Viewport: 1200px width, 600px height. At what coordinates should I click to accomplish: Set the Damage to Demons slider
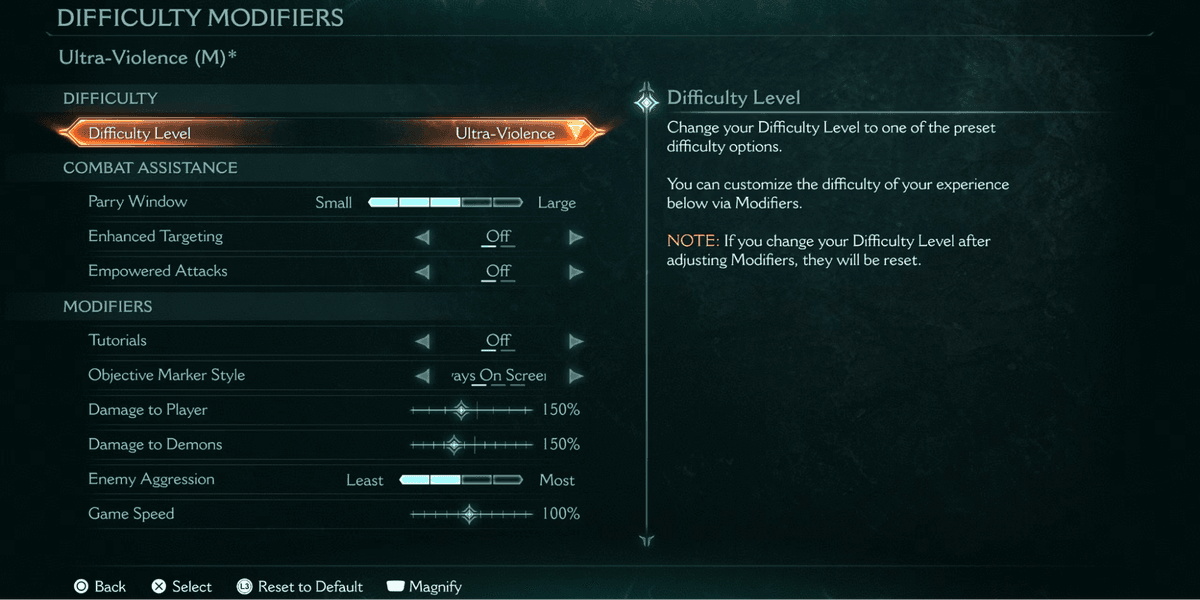pos(471,445)
